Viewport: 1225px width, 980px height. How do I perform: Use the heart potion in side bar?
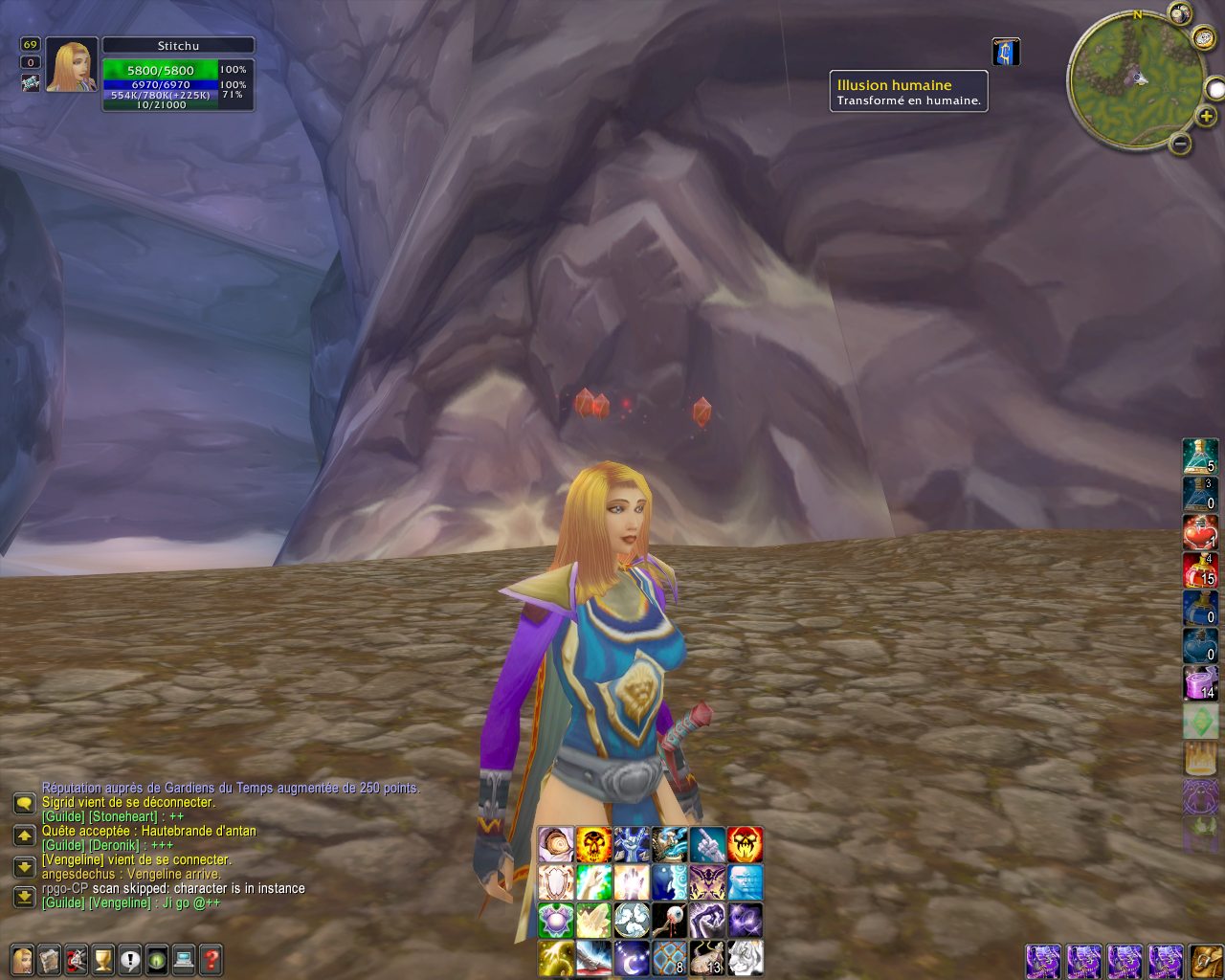pyautogui.click(x=1200, y=532)
